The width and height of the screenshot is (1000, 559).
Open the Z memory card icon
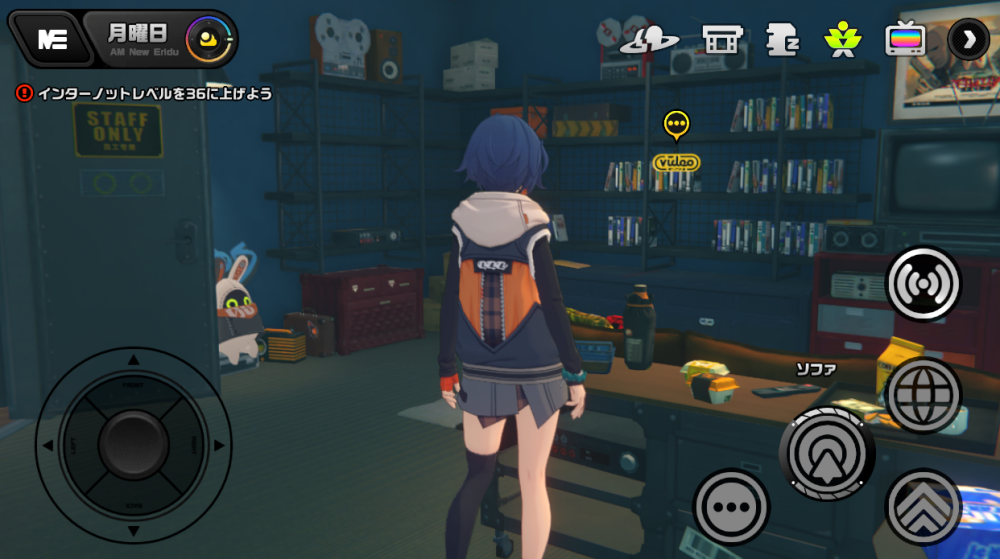(x=782, y=39)
